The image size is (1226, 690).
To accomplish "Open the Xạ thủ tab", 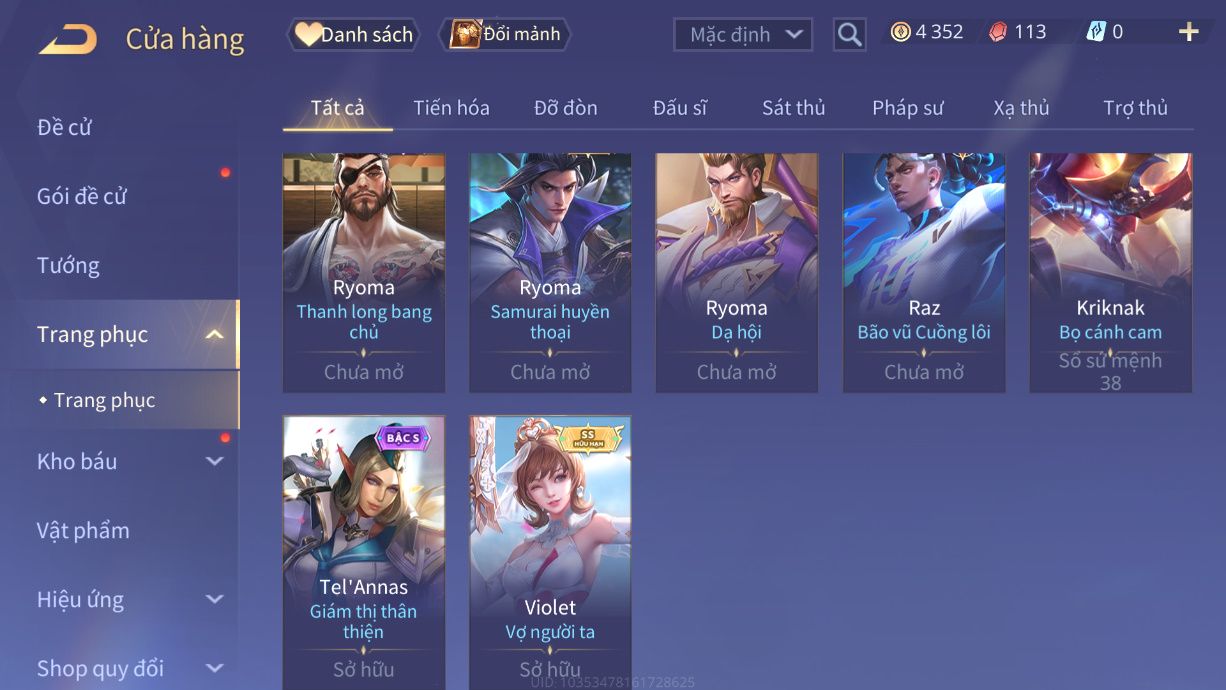I will coord(1021,108).
